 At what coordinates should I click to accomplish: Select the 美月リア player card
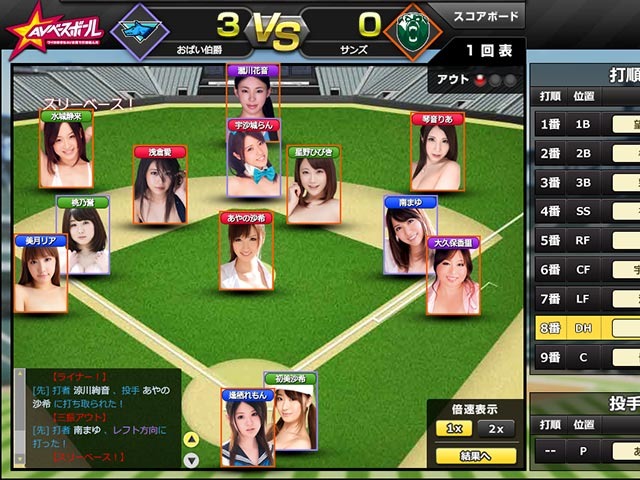pyautogui.click(x=41, y=273)
